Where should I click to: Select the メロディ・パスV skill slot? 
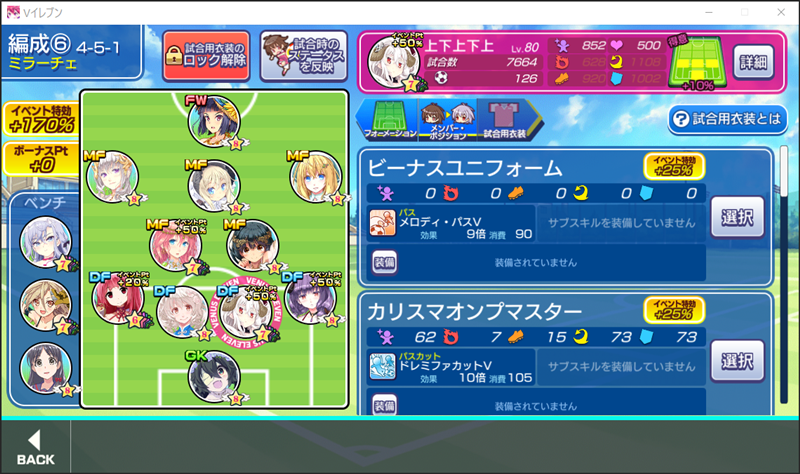point(450,220)
